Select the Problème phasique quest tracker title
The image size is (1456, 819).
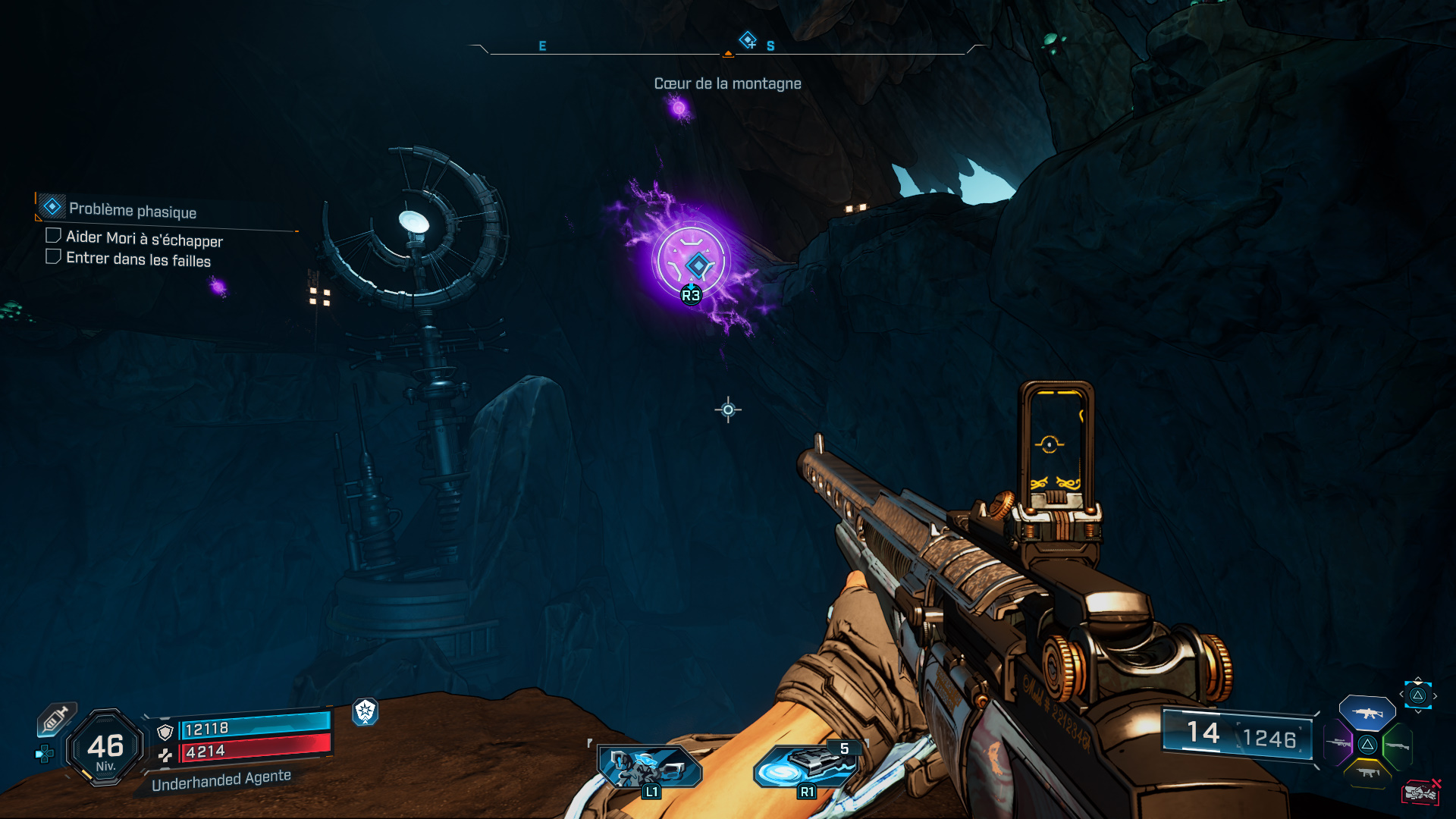132,209
